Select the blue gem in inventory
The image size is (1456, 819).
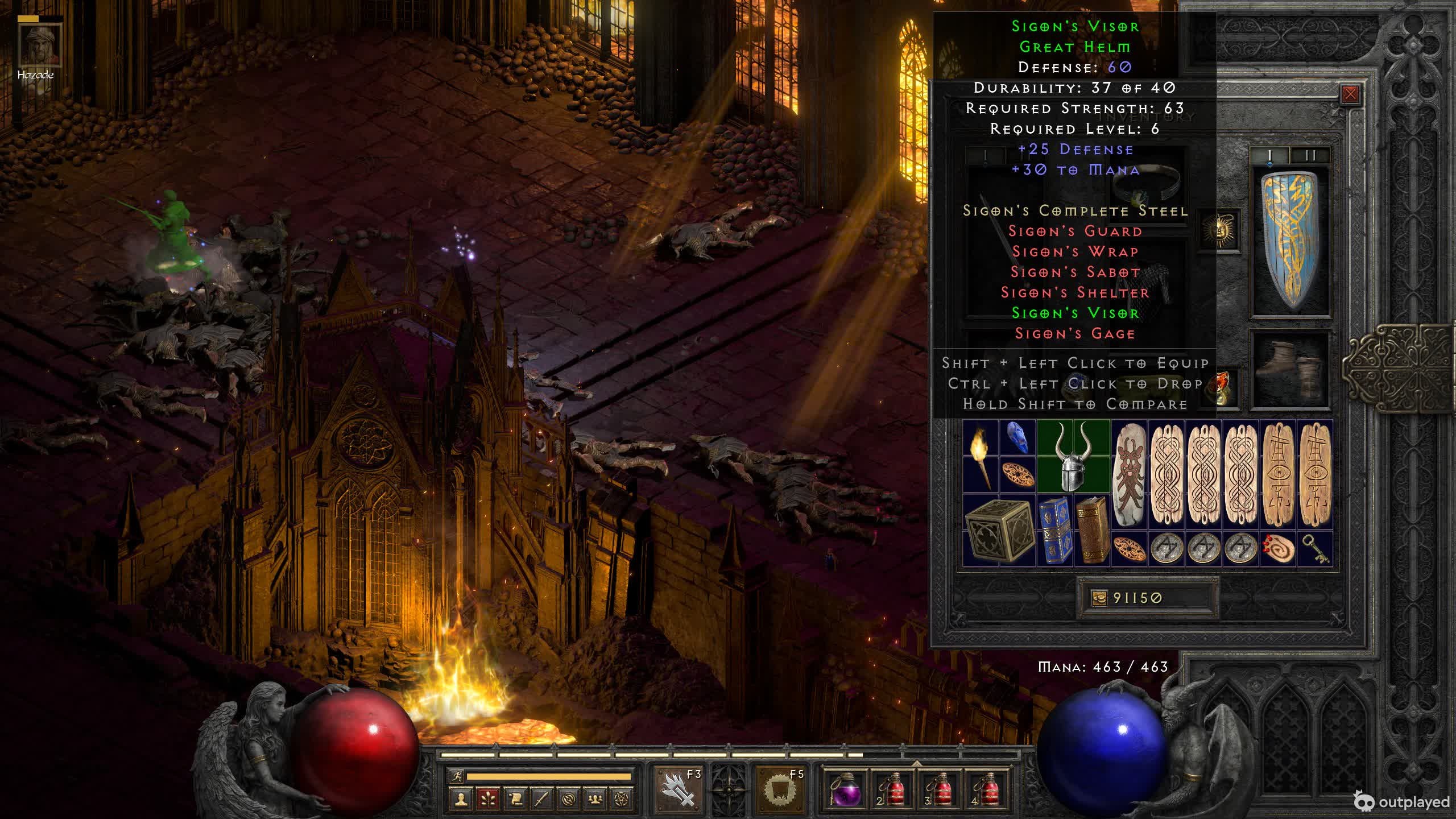(x=1017, y=438)
